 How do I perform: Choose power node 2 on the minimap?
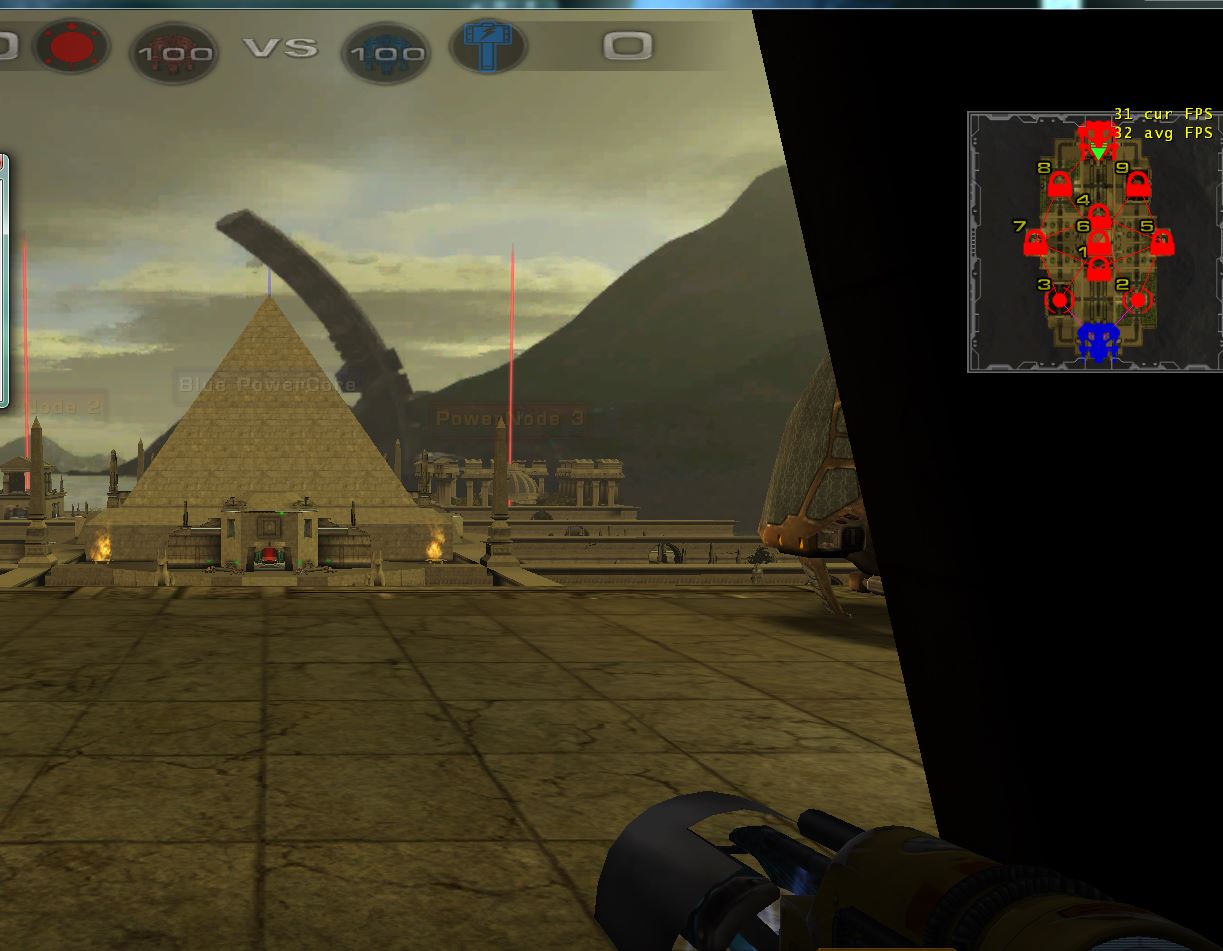(x=1138, y=299)
